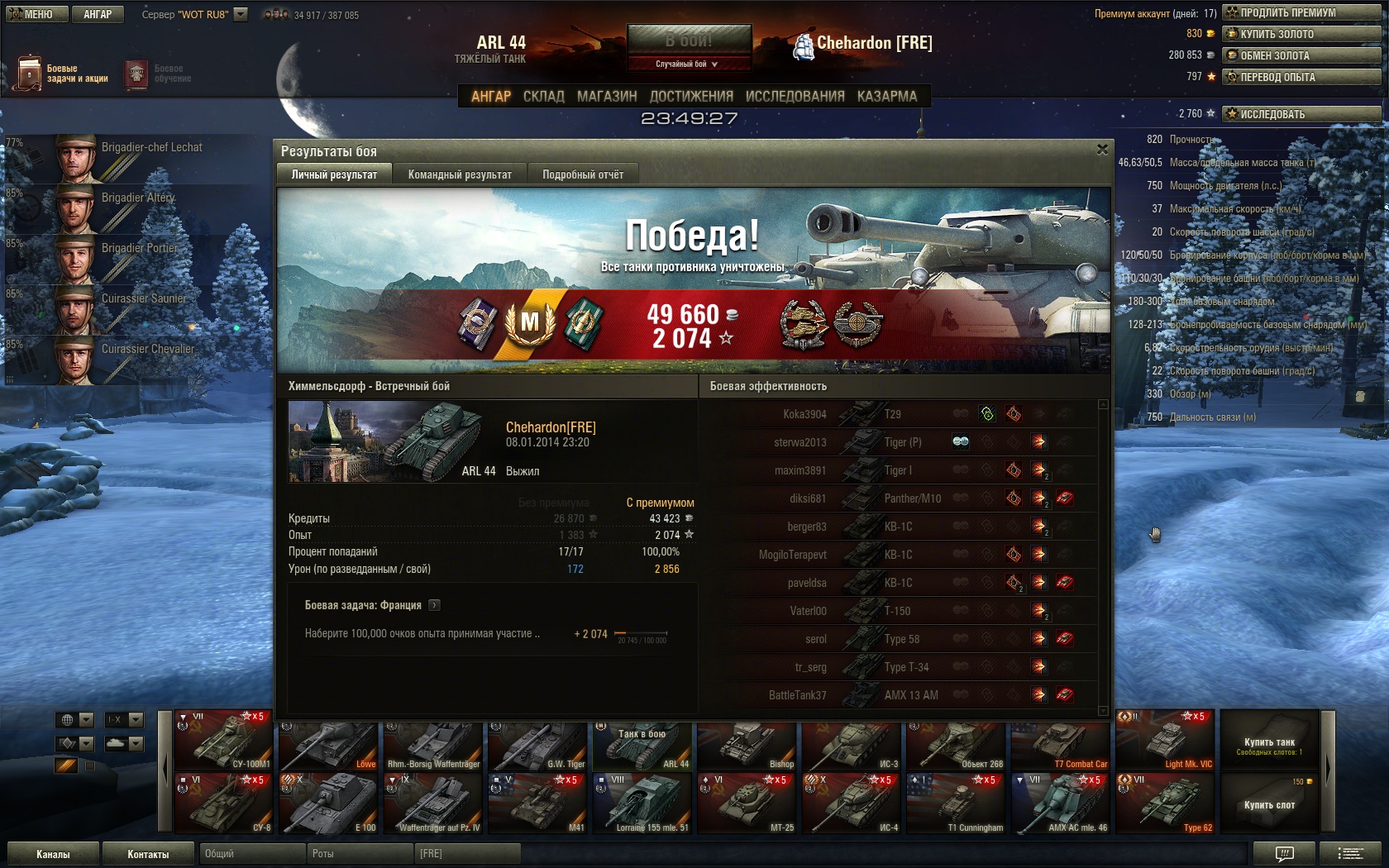Go to the КАЗАРМА section
This screenshot has width=1389, height=868.
(887, 97)
